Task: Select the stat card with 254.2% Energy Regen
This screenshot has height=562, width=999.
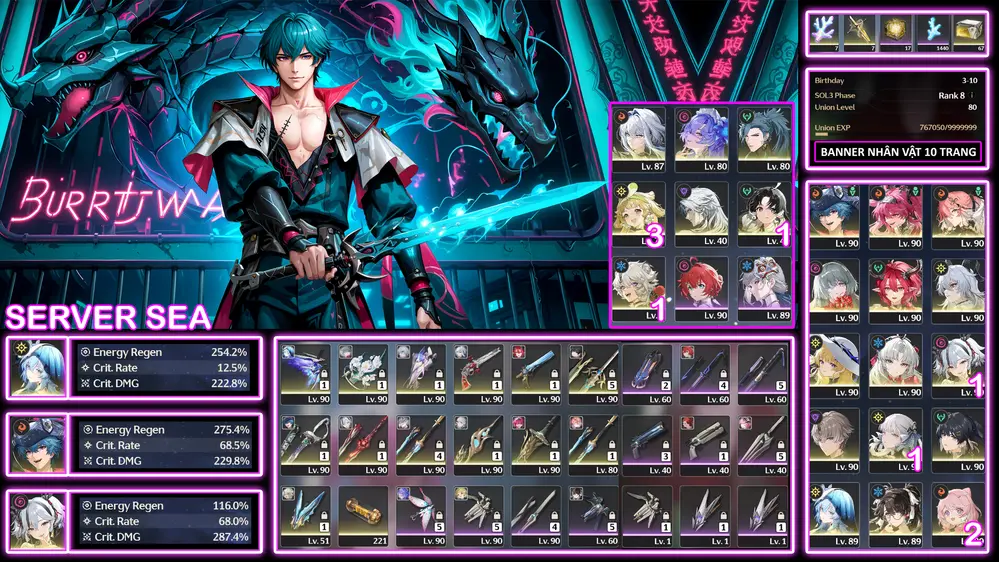Action: tap(135, 369)
